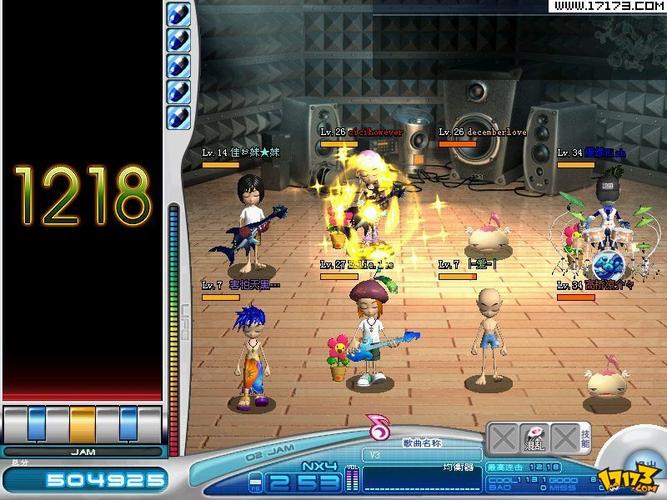The image size is (667, 500).
Task: Activate the 混乱 skill icon
Action: coord(534,438)
